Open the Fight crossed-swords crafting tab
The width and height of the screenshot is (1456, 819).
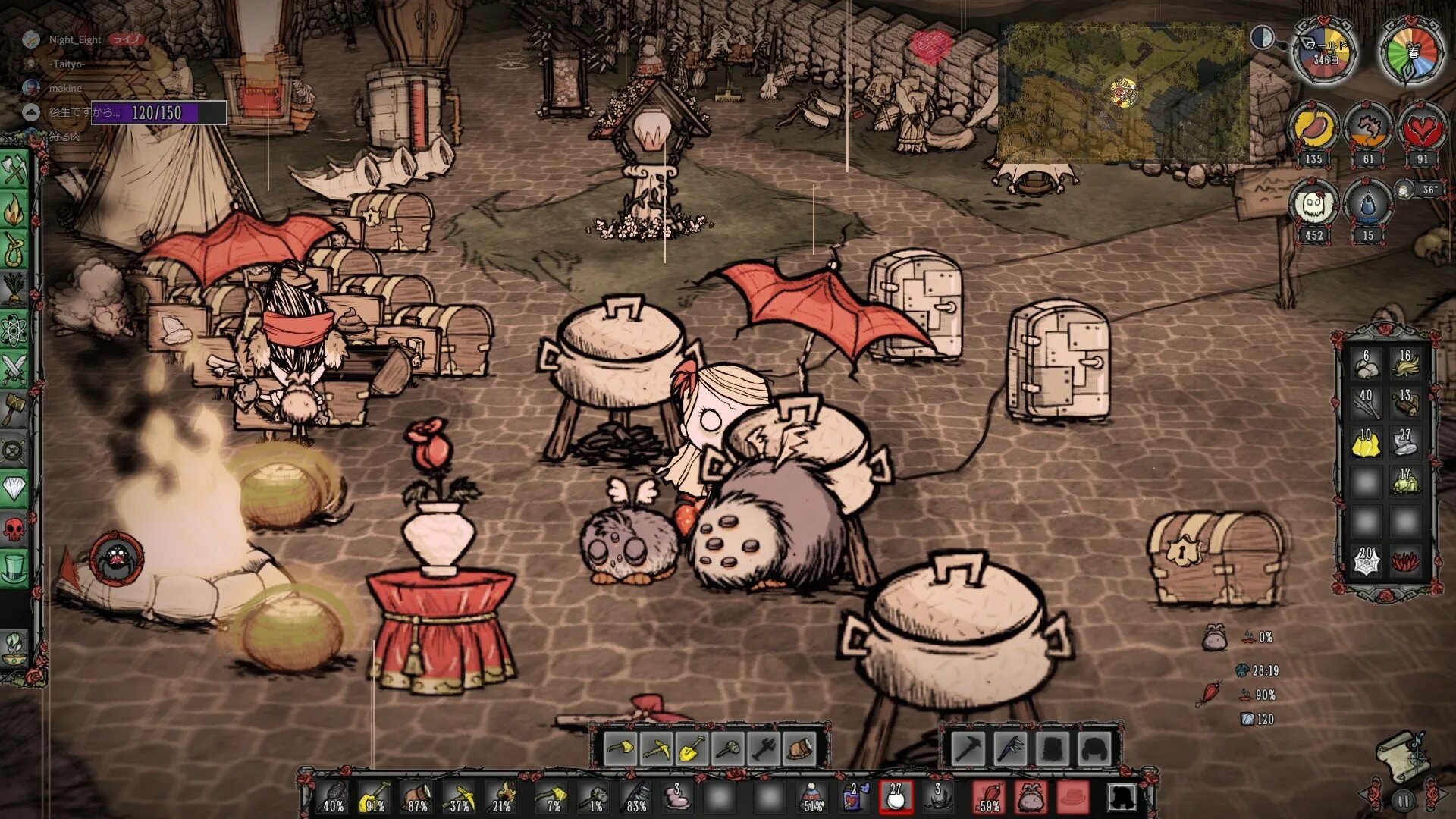point(14,371)
